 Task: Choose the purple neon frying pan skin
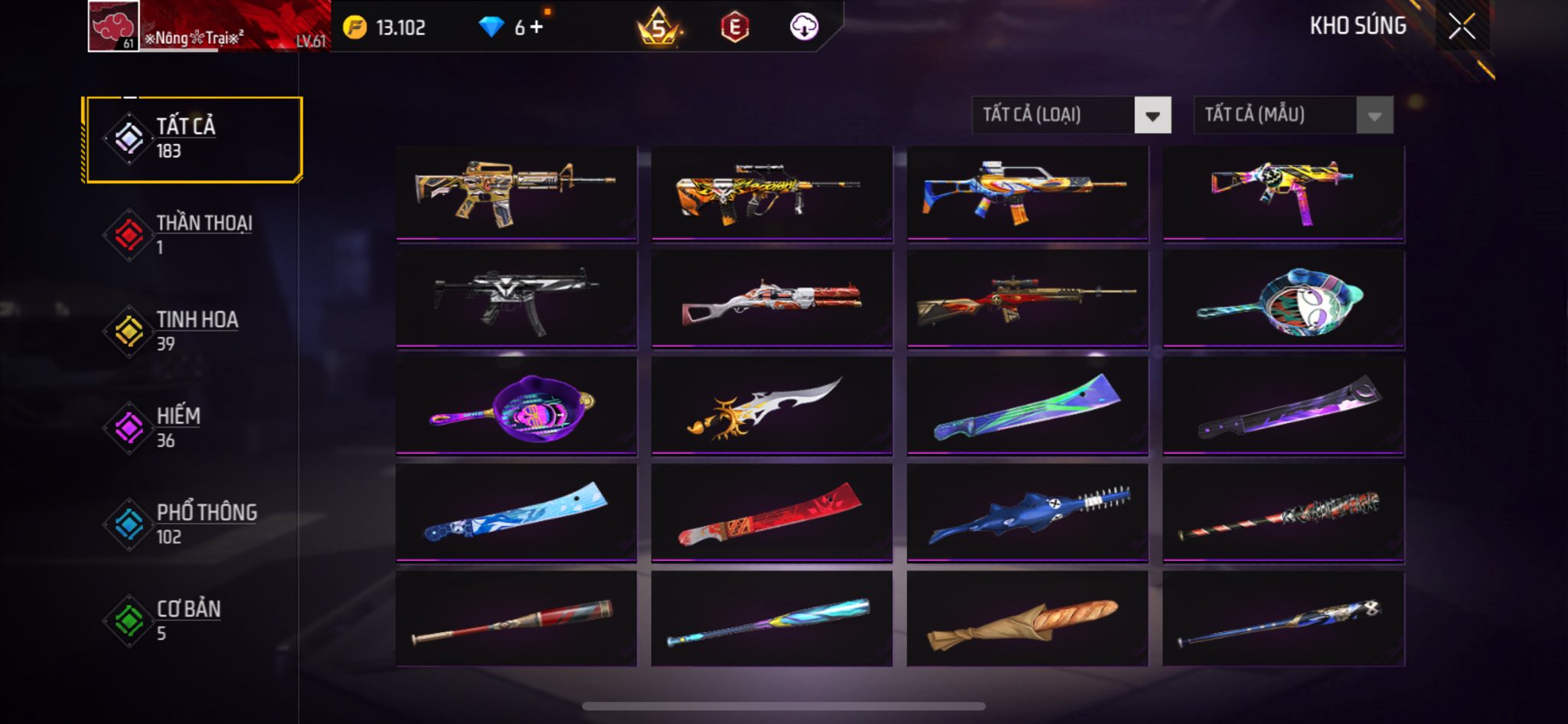[x=517, y=406]
